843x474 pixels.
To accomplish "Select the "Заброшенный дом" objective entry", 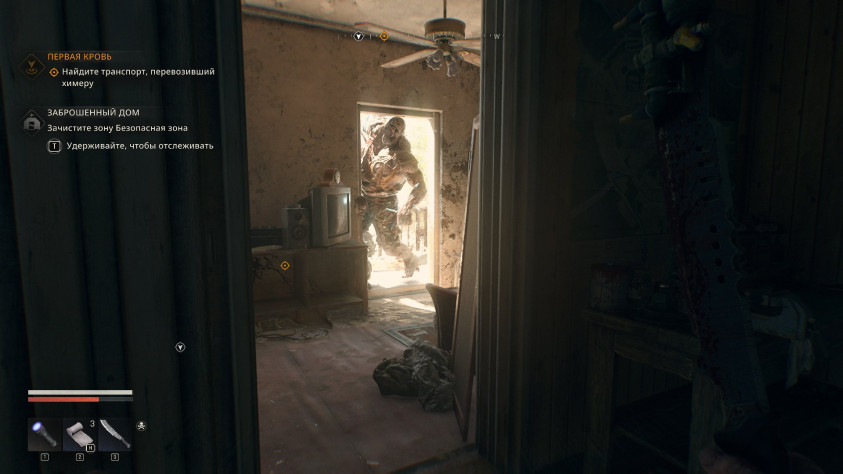I will click(x=93, y=113).
